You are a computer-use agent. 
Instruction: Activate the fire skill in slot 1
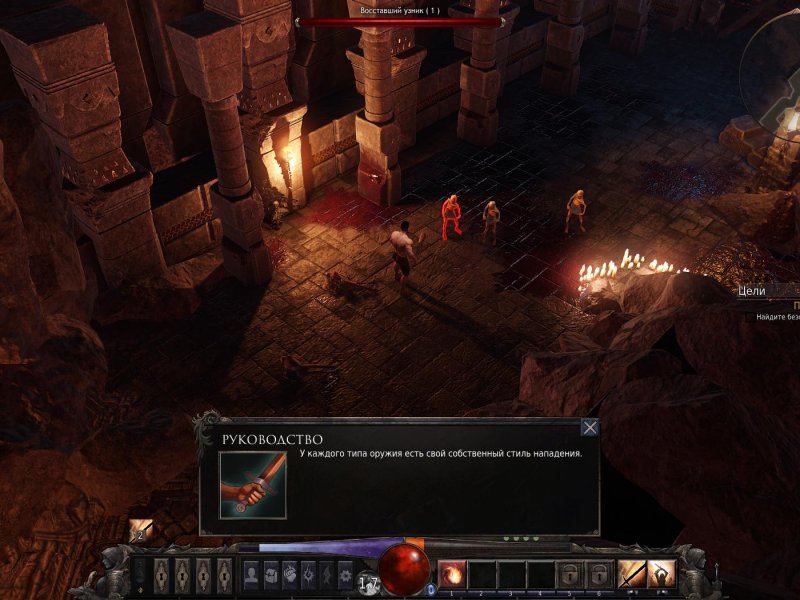pos(452,574)
